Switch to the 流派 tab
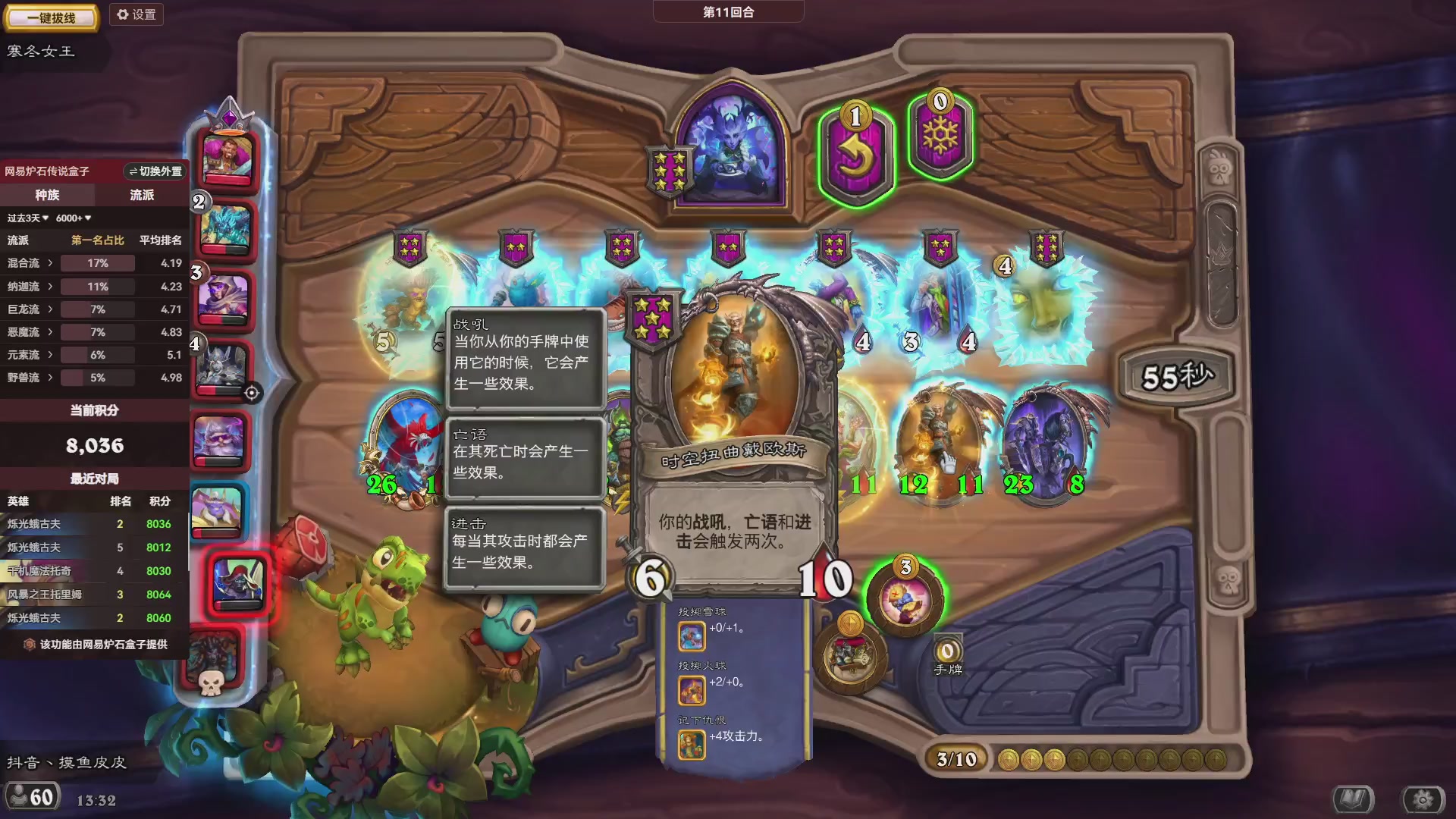 (x=141, y=195)
